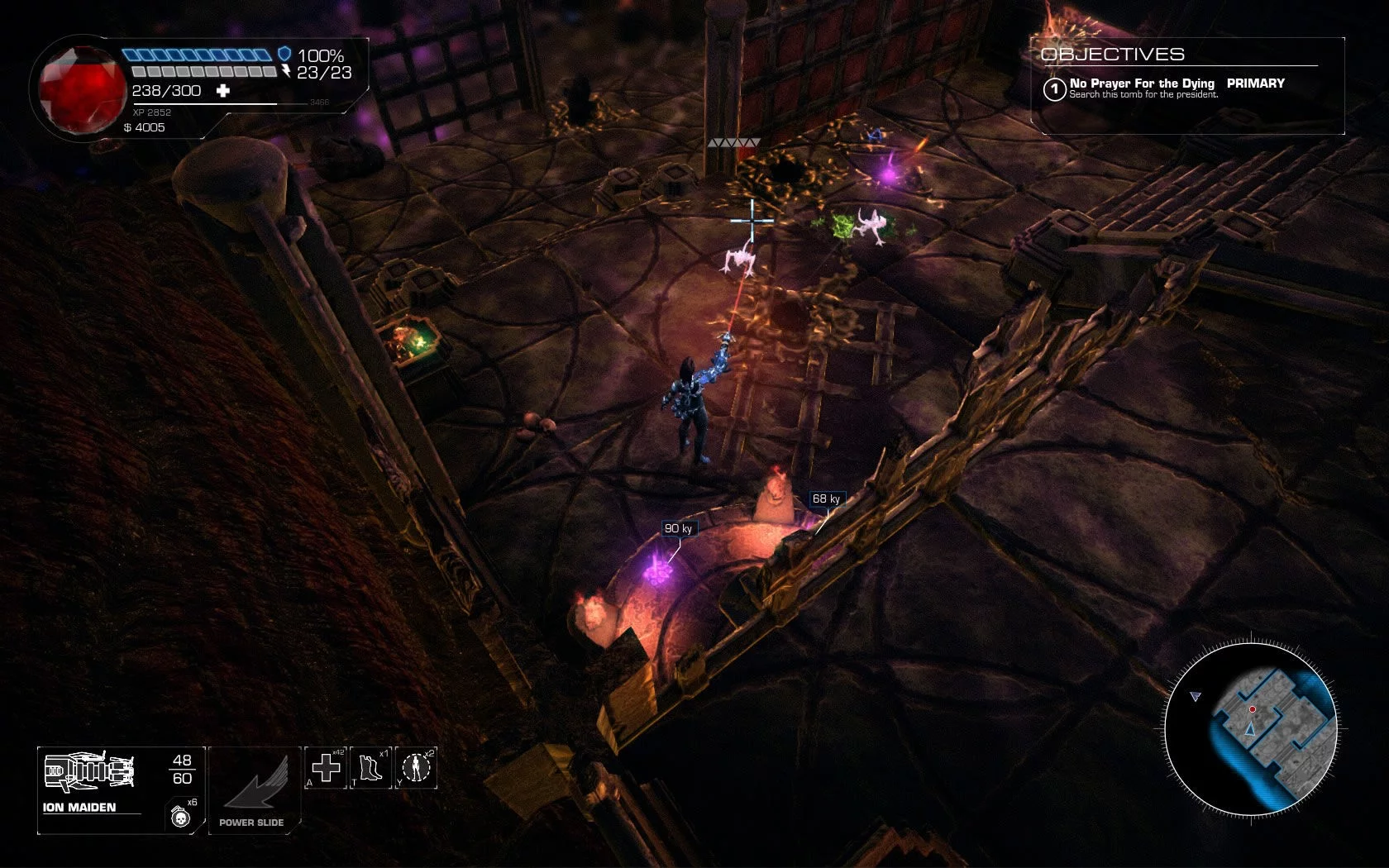Activate the Power Slide ability

click(x=253, y=789)
